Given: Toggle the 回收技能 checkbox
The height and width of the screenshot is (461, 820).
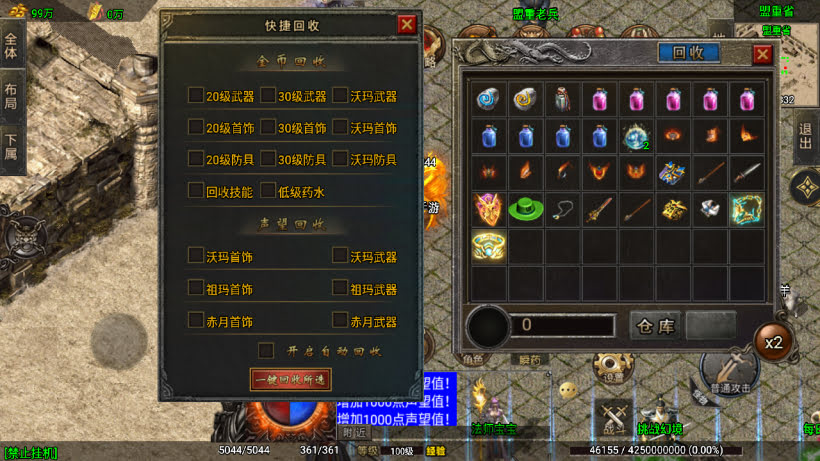Looking at the screenshot, I should pos(195,190).
